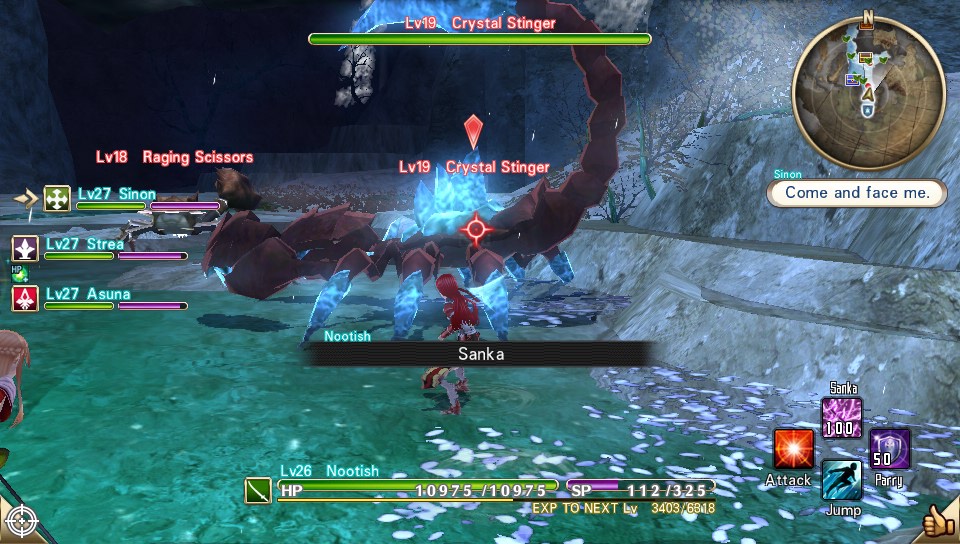Screen dimensions: 960x544
Task: Use the Attack skill icon
Action: coord(793,449)
